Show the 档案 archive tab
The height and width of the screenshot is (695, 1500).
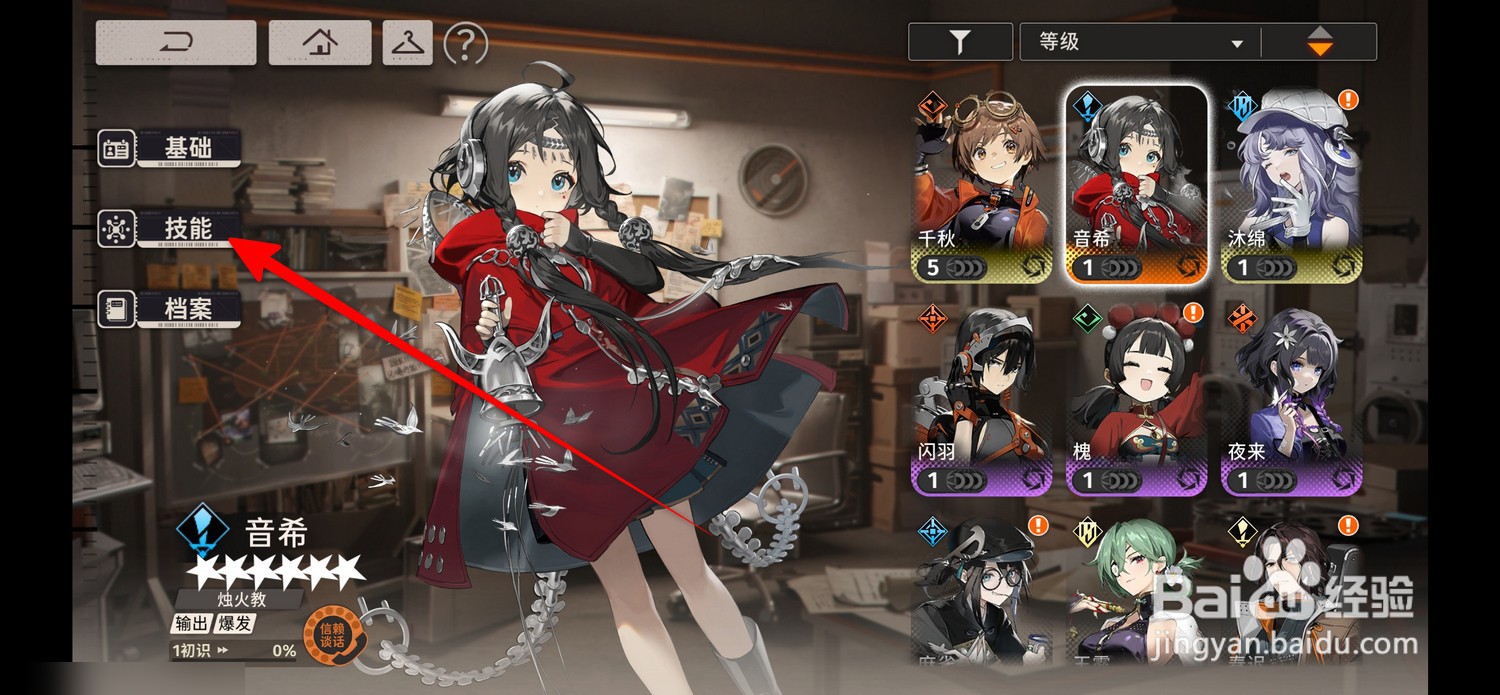pos(170,308)
